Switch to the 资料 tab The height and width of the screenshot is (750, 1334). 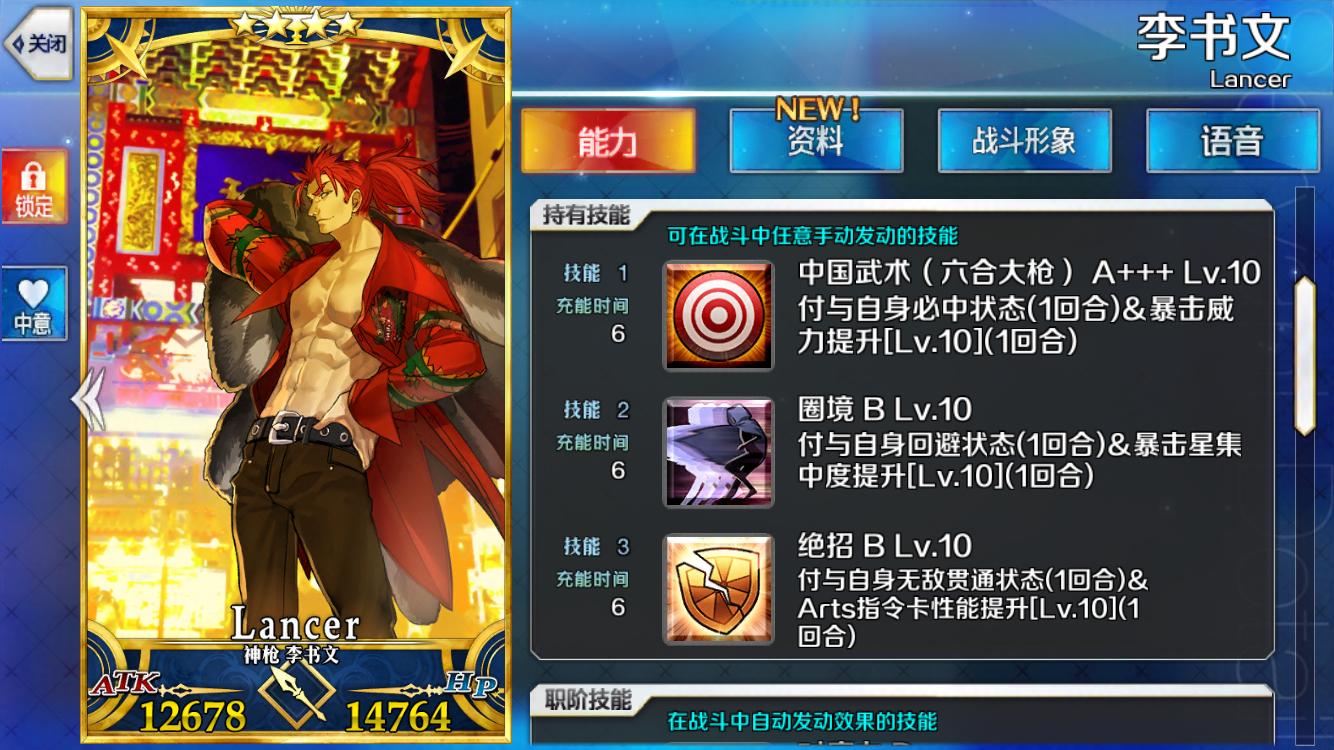click(817, 142)
